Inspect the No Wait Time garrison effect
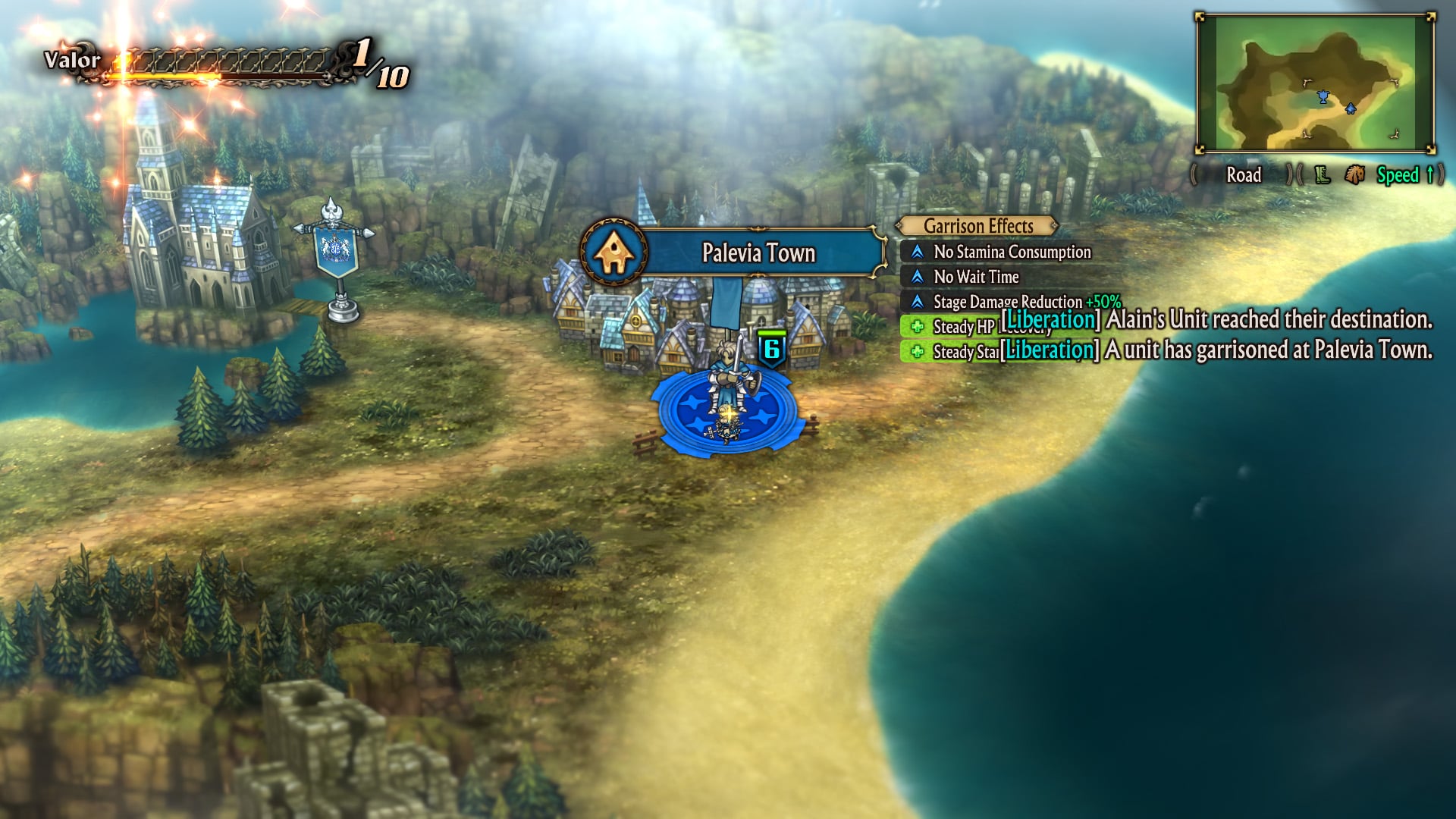 [976, 277]
